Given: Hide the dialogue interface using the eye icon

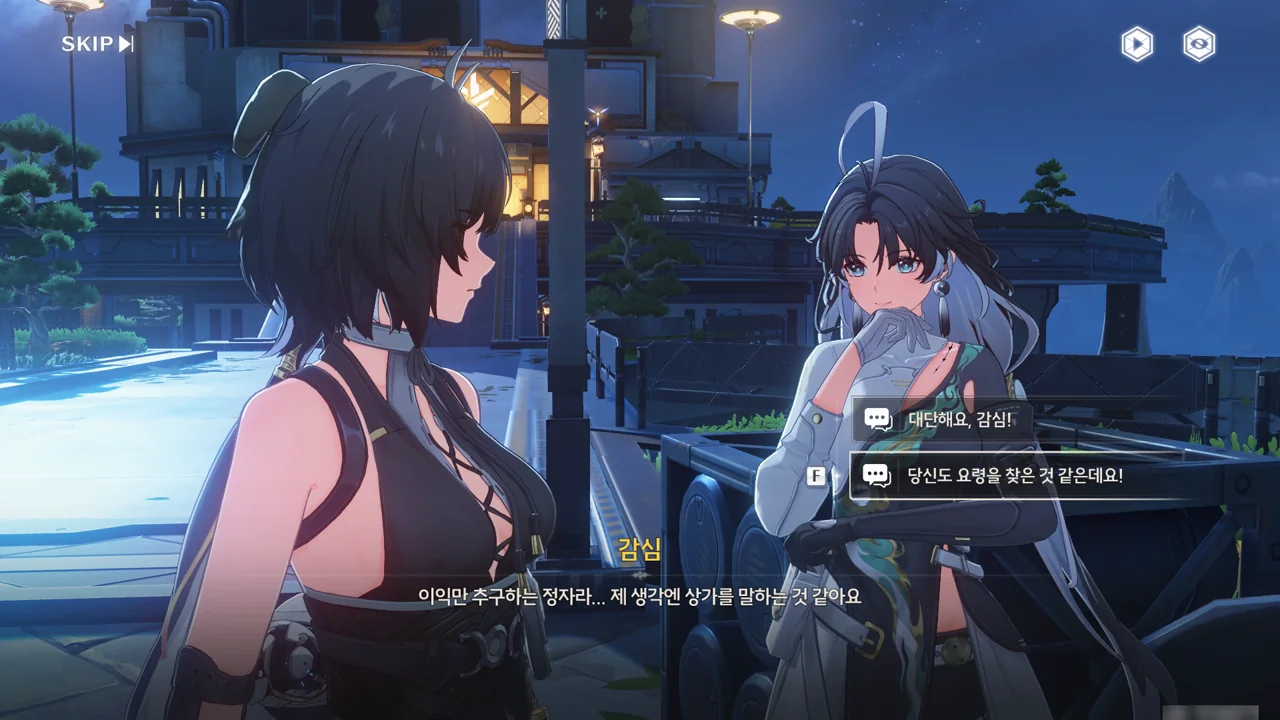Looking at the screenshot, I should 1199,44.
